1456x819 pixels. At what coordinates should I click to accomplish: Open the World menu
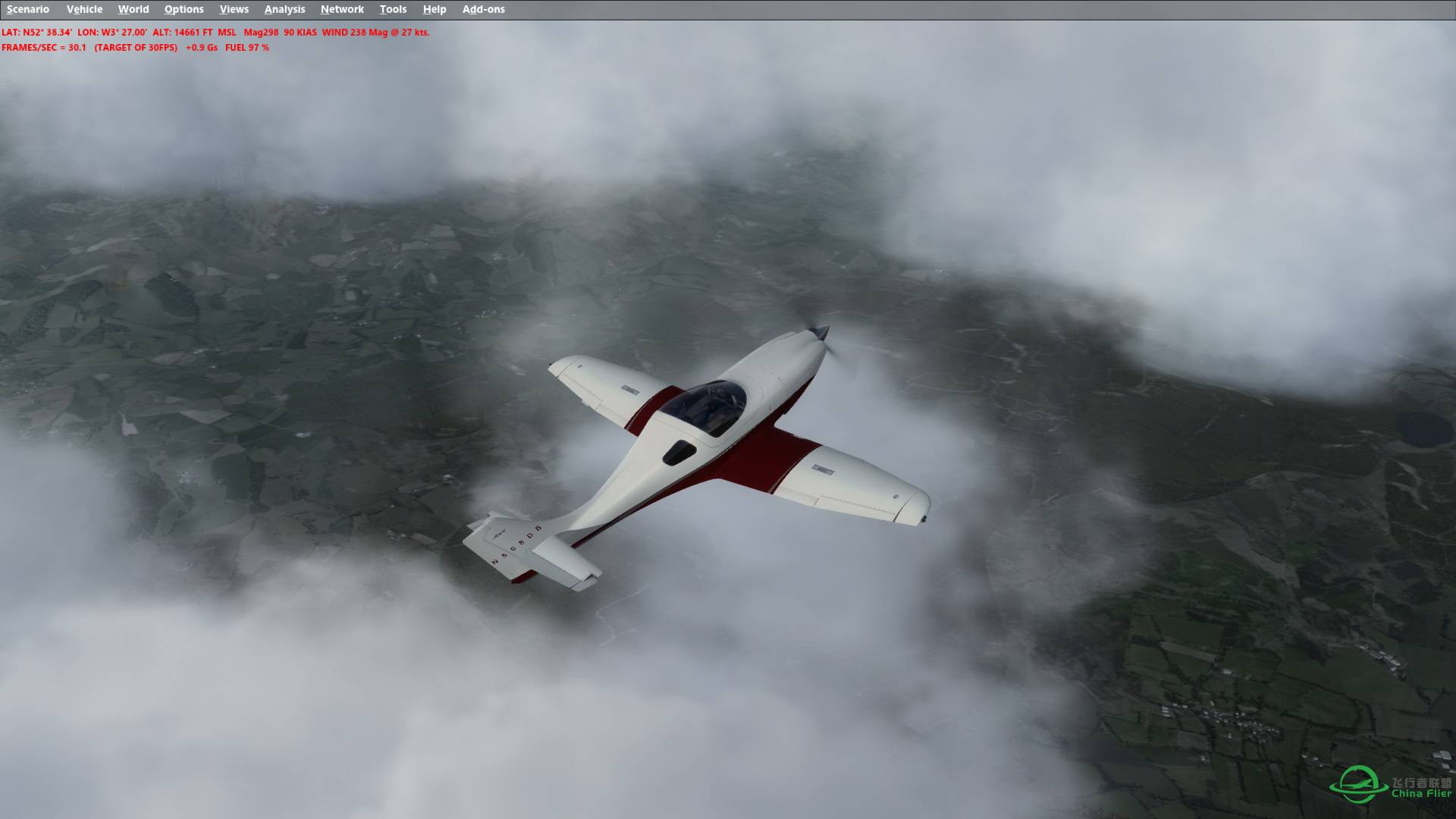coord(134,9)
